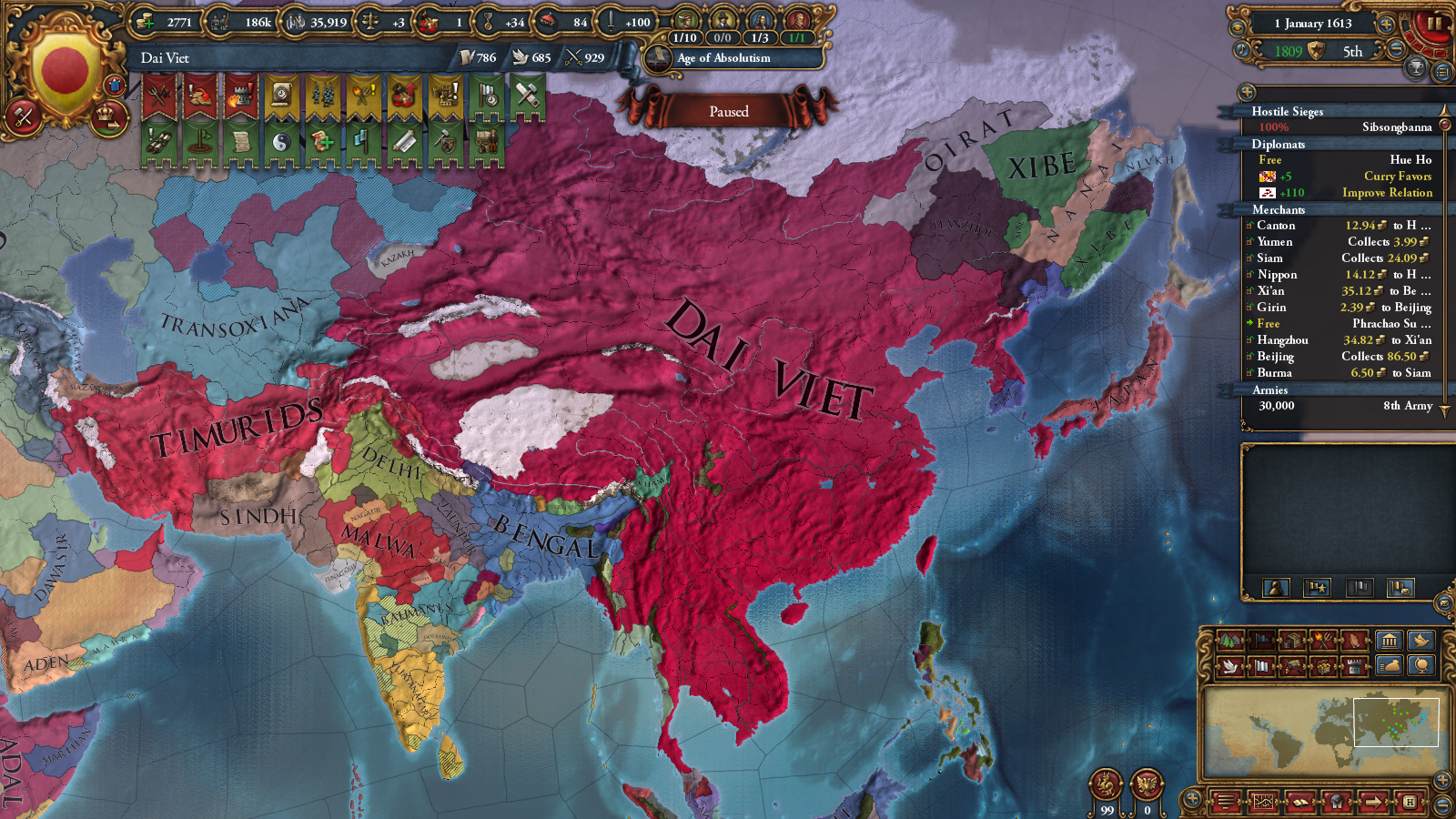
Task: Collapse the Diplomats section header
Action: tap(1279, 145)
